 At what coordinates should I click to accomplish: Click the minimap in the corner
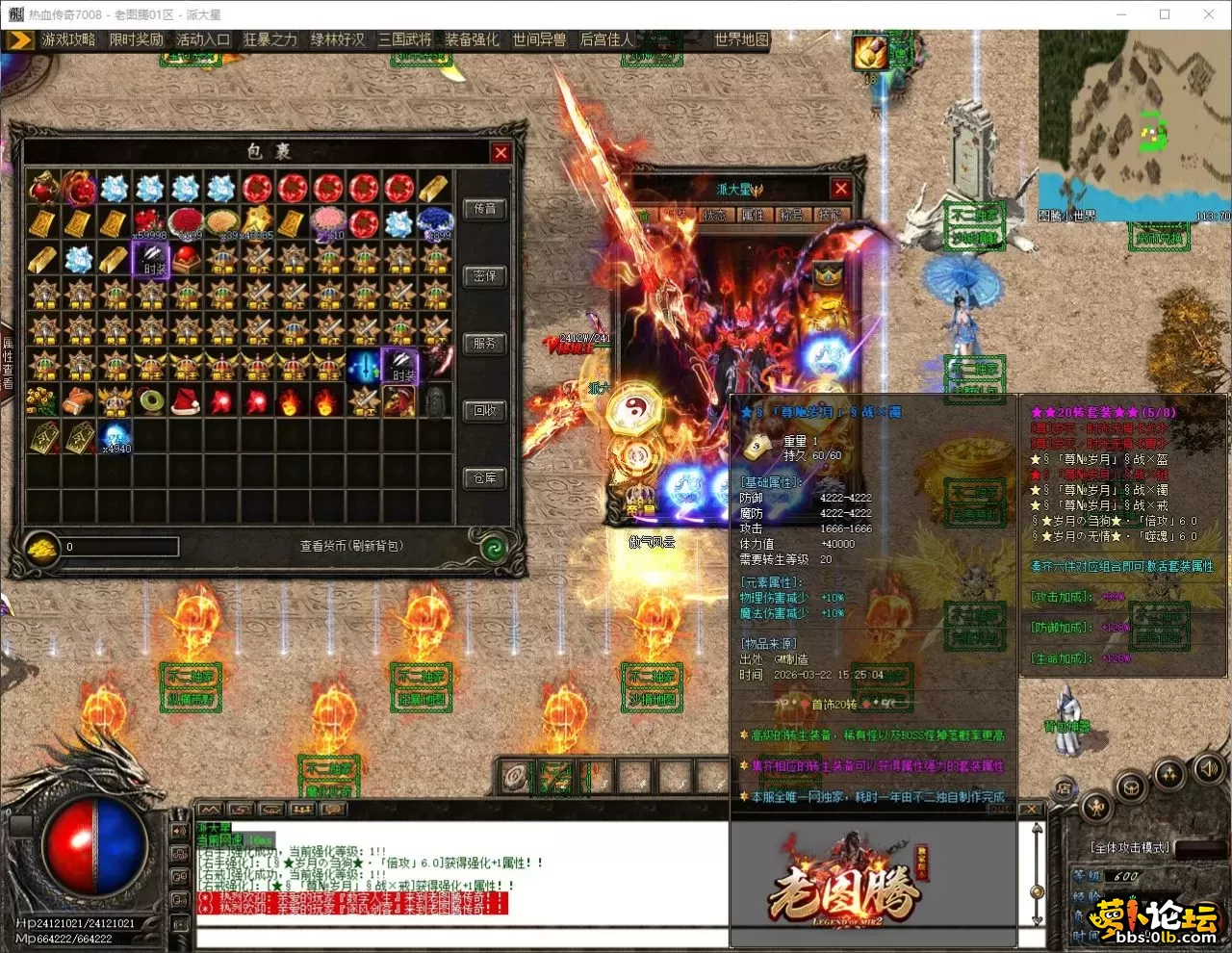(x=1134, y=125)
